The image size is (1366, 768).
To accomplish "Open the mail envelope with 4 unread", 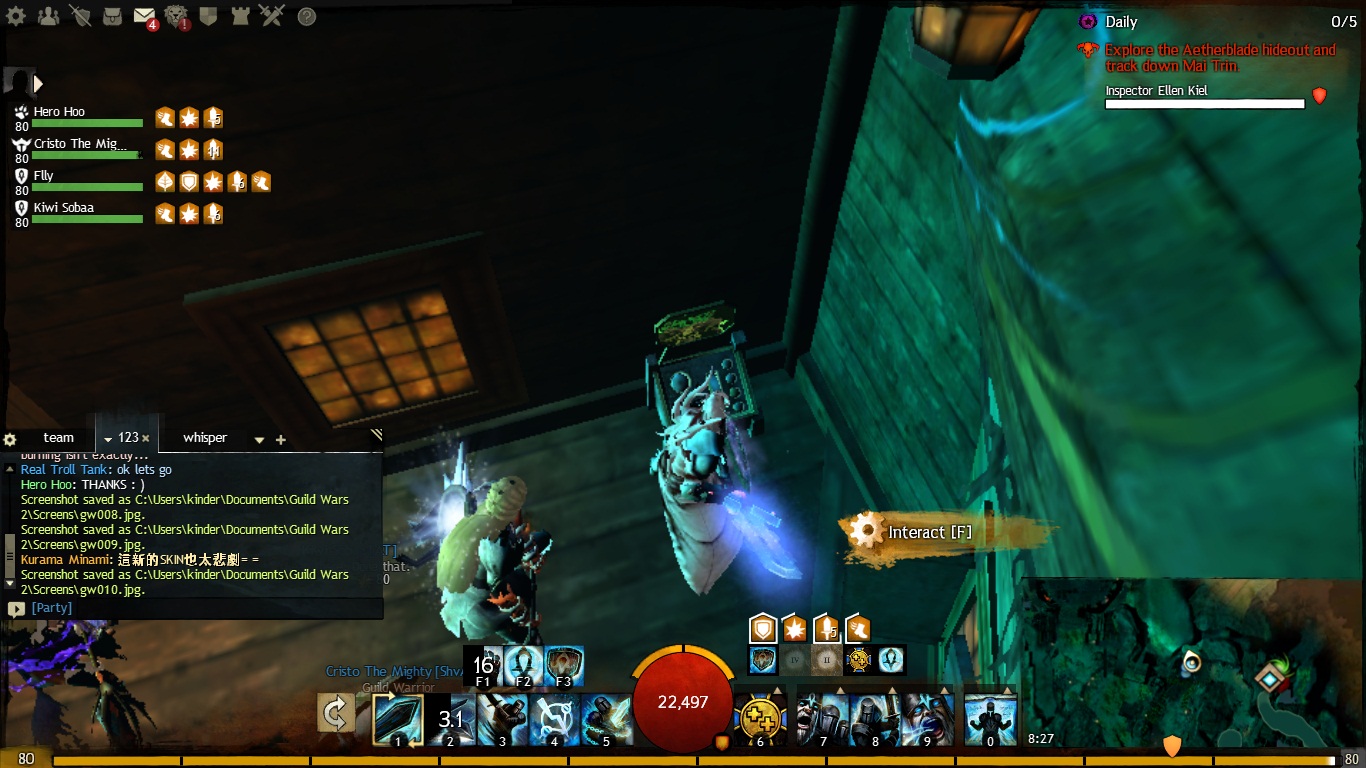I will [144, 16].
